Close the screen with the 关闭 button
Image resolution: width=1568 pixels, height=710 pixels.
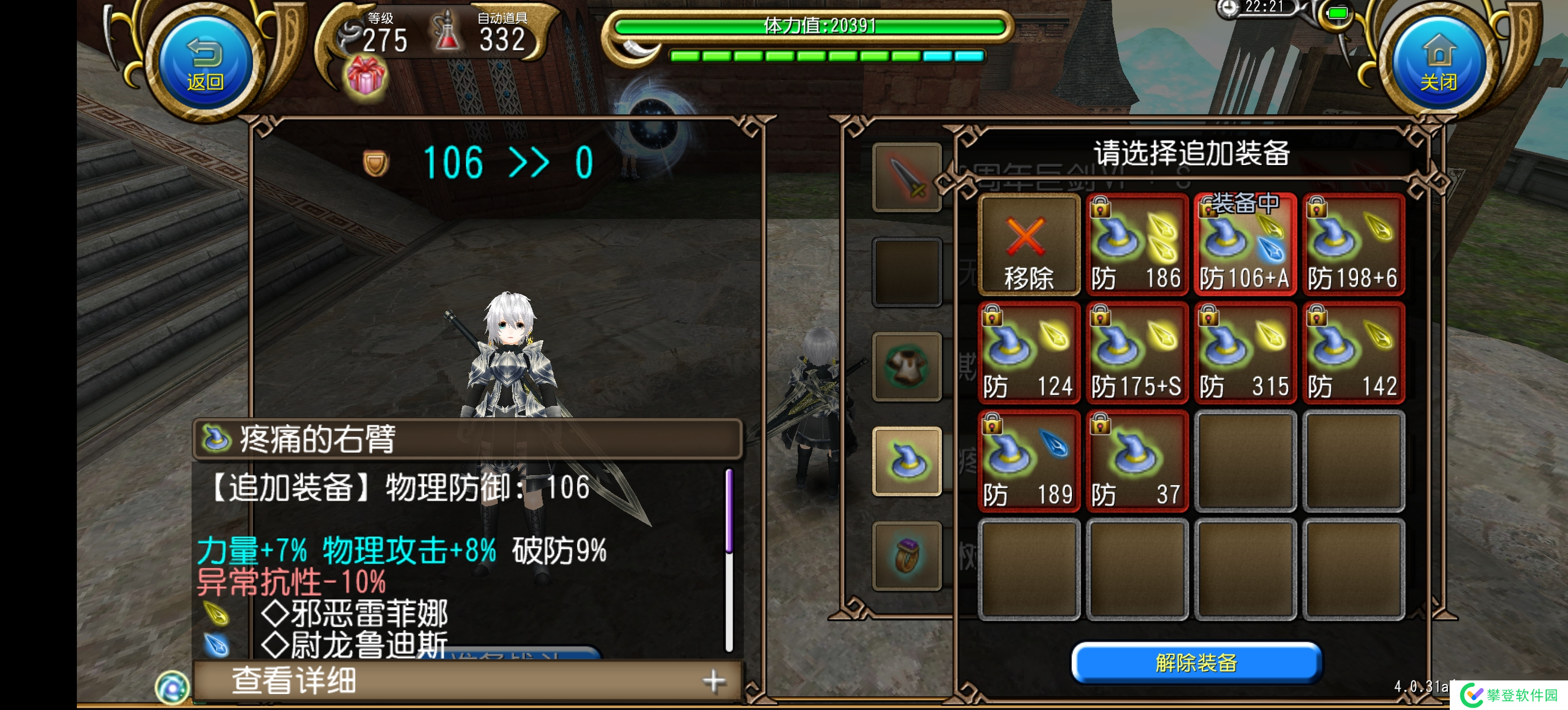[1439, 63]
